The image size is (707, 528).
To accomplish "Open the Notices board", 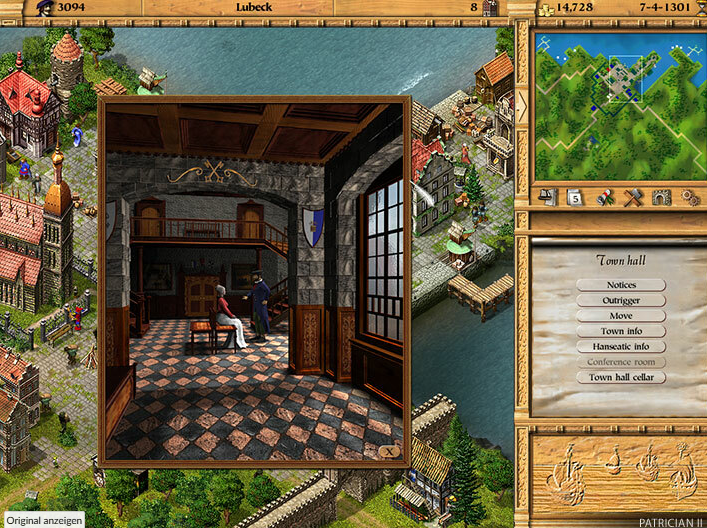I will tap(620, 285).
